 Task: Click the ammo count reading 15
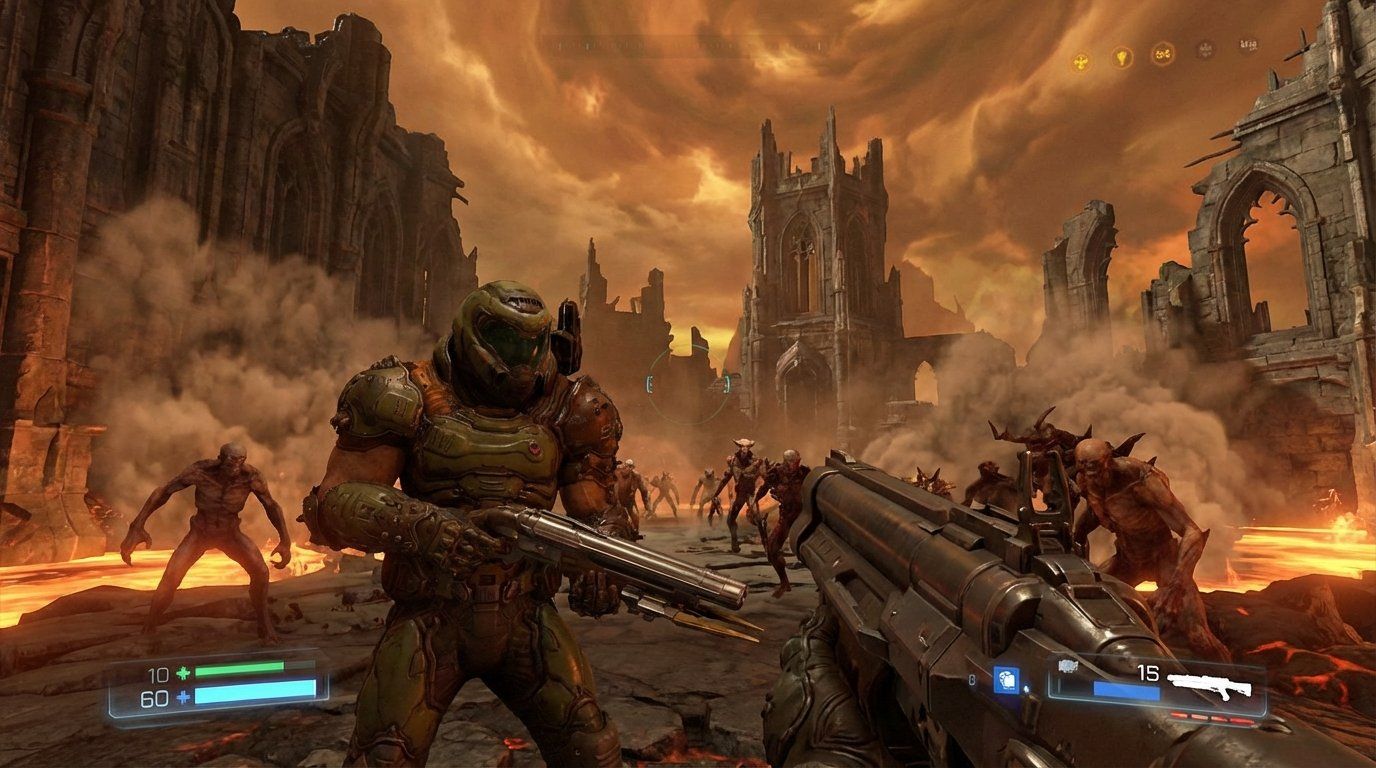coord(1148,674)
